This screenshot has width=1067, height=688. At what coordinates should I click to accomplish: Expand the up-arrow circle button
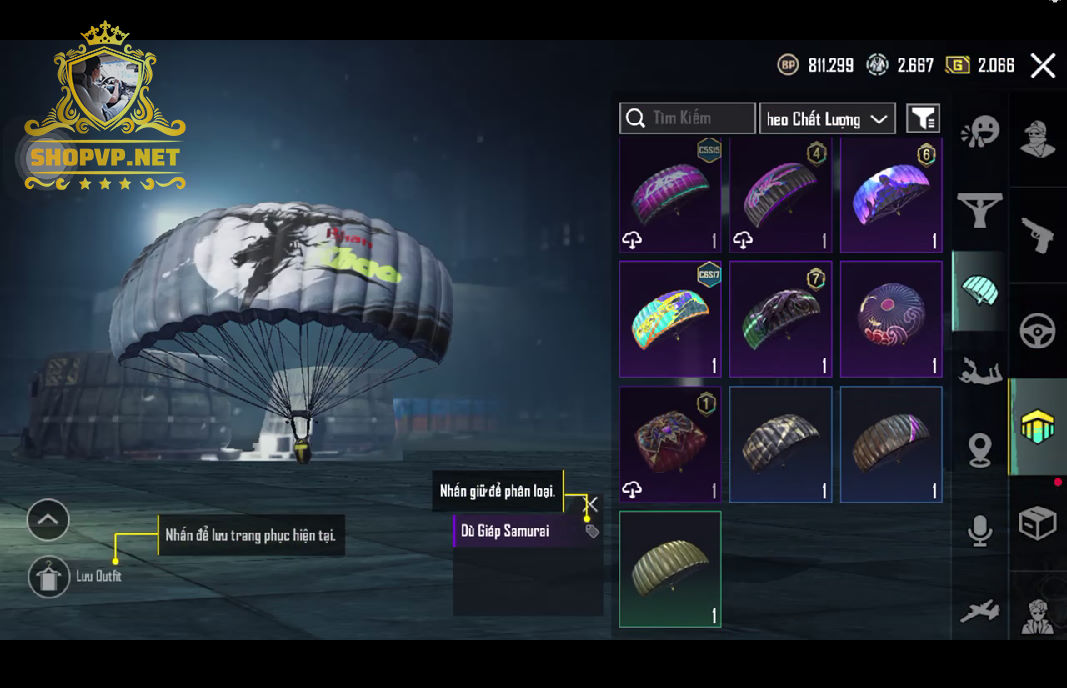[48, 519]
